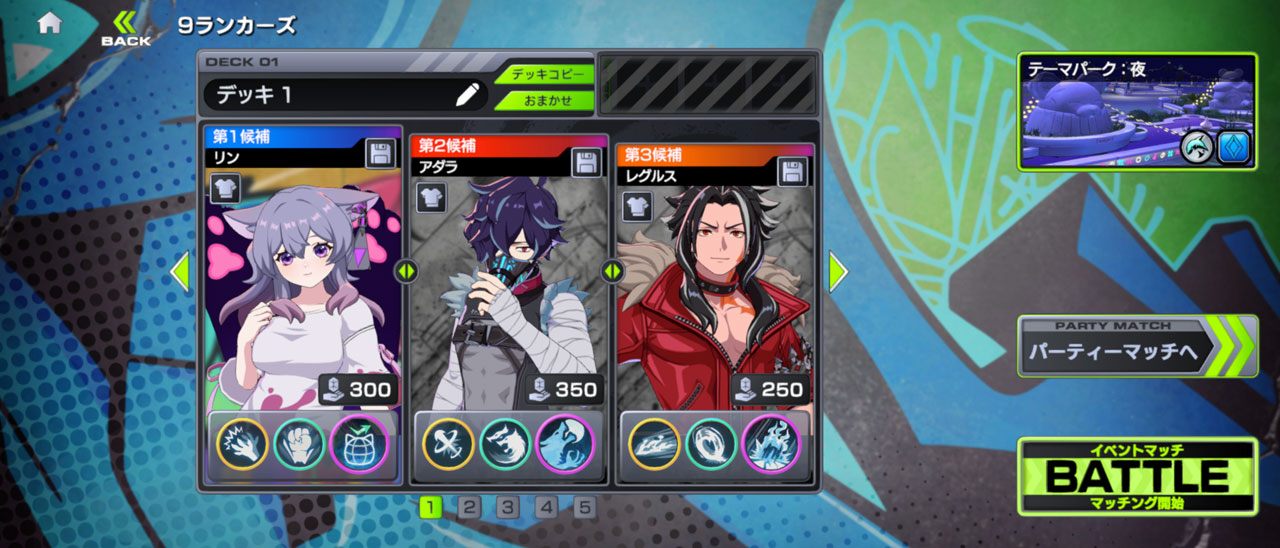
Task: Go back with the BACK button
Action: point(126,28)
